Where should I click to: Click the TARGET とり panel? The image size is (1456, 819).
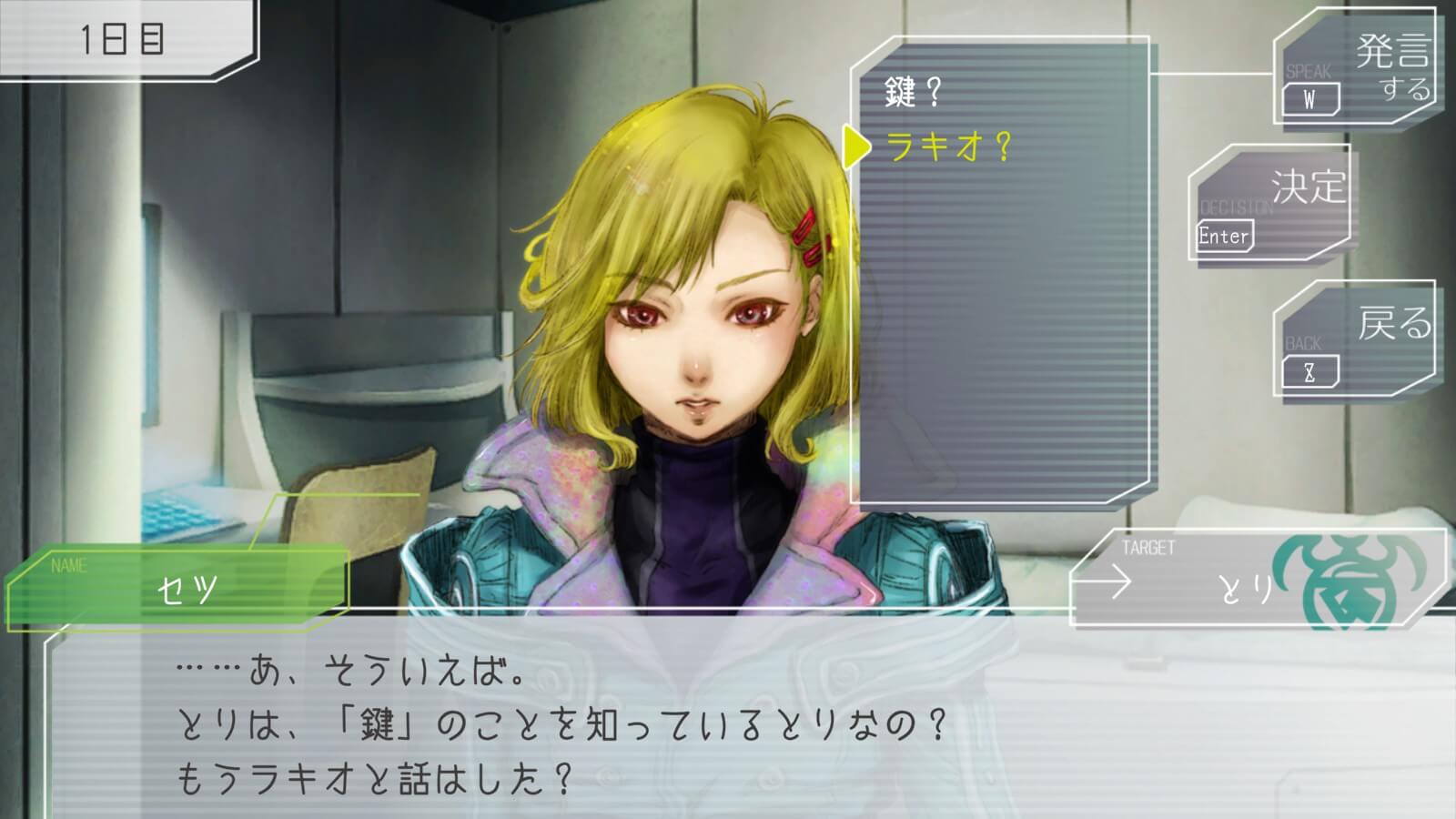pos(1256,577)
